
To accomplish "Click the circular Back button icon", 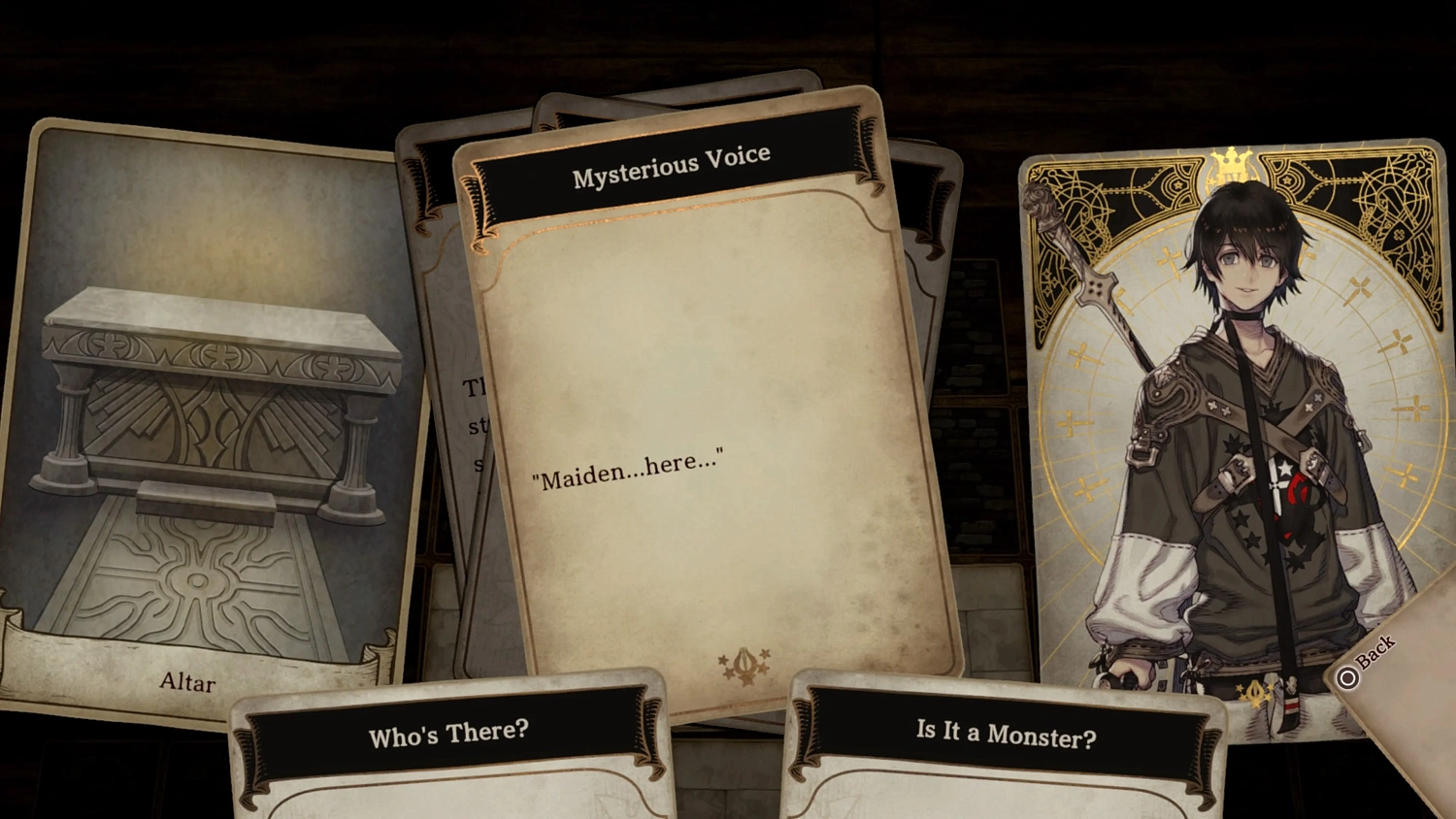I will click(1348, 676).
